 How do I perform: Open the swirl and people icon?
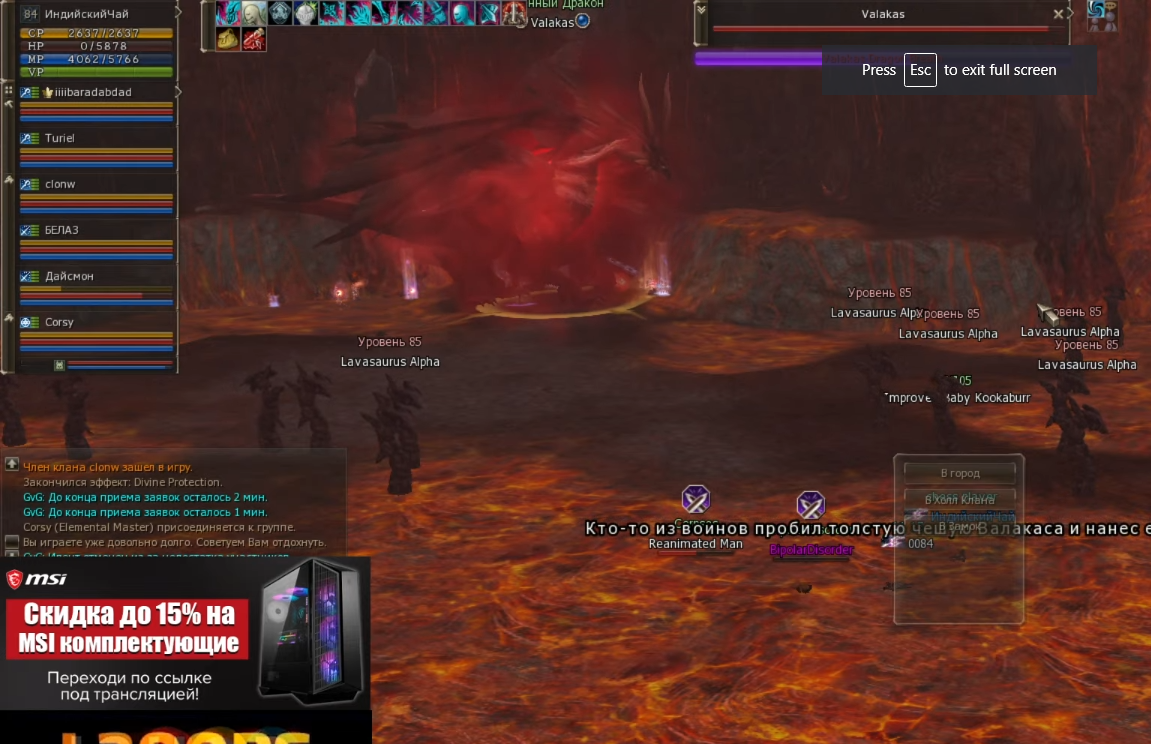coord(1102,15)
